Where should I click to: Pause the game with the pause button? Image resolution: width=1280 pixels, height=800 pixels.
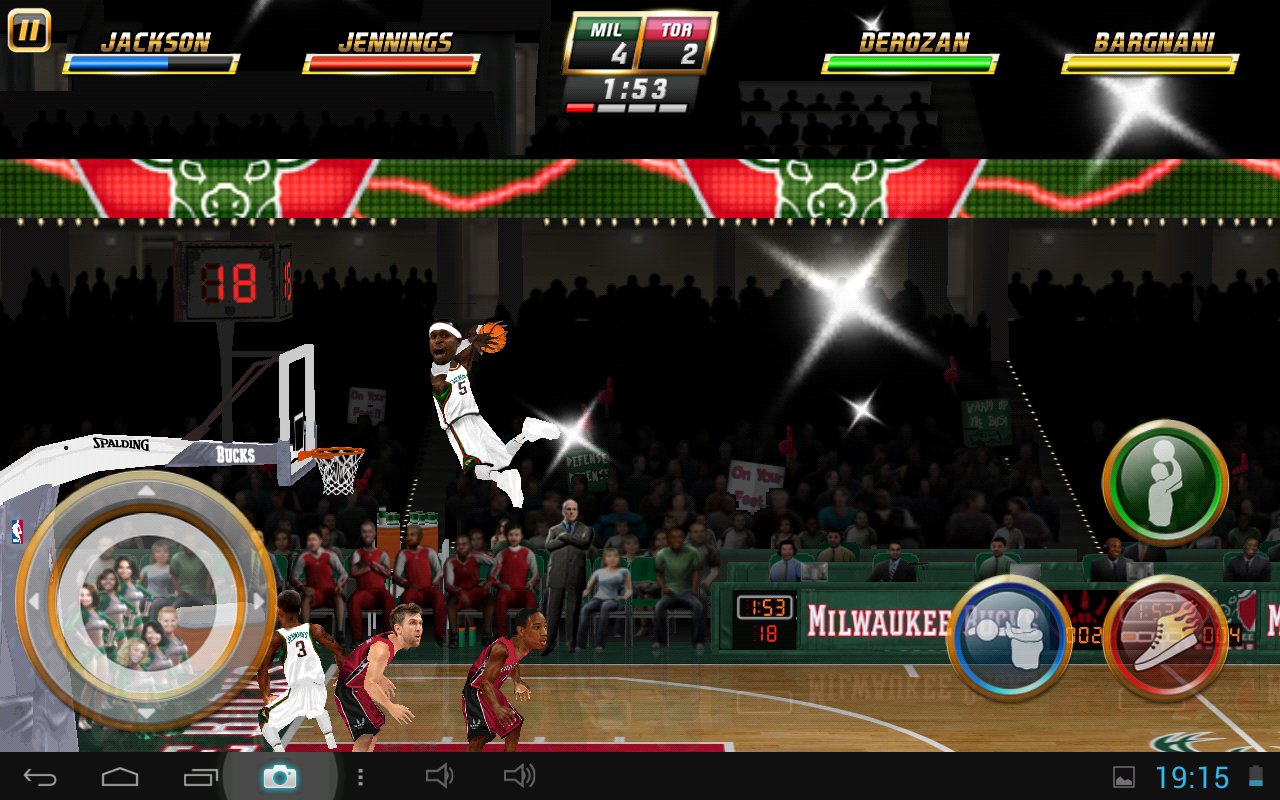29,30
